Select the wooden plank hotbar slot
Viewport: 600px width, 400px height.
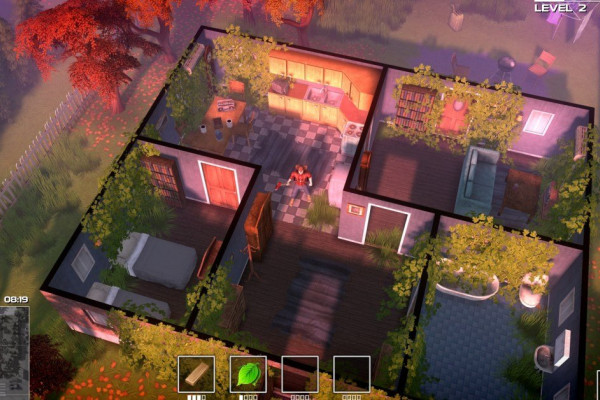pyautogui.click(x=196, y=374)
